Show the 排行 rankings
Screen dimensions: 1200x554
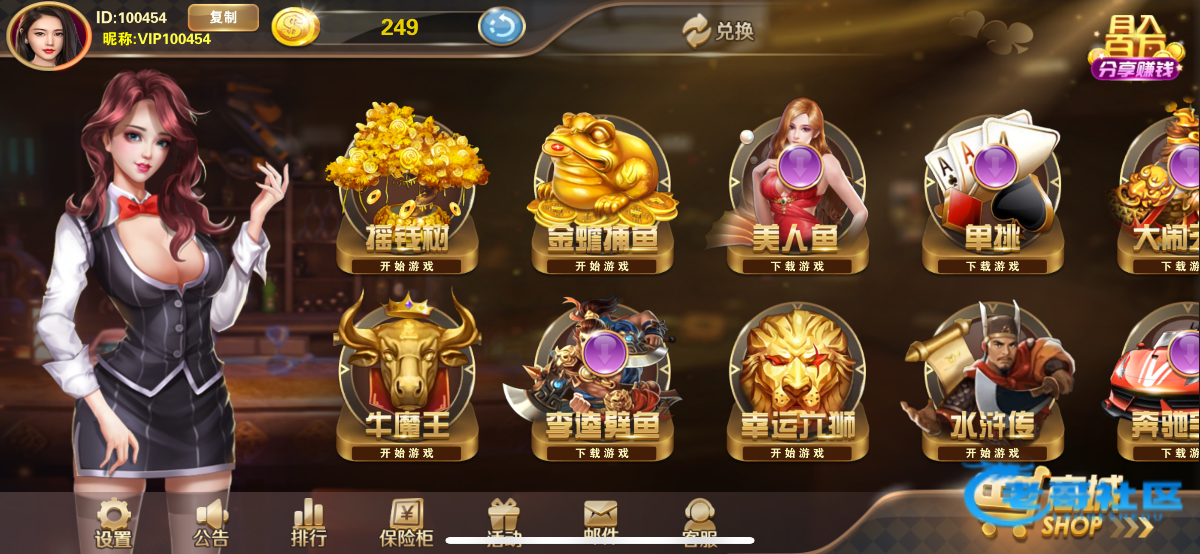[309, 523]
